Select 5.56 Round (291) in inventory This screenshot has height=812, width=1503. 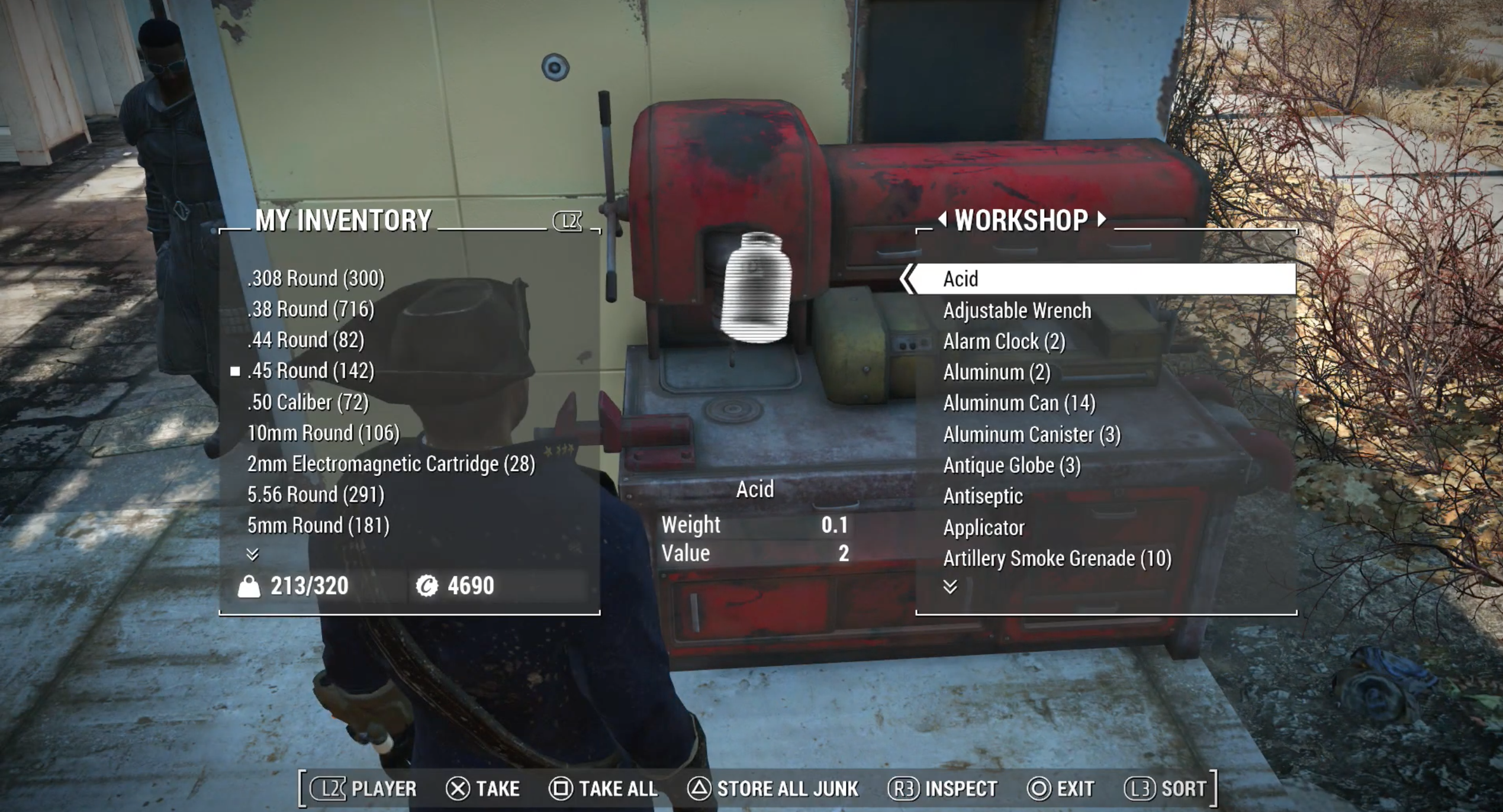(x=316, y=494)
